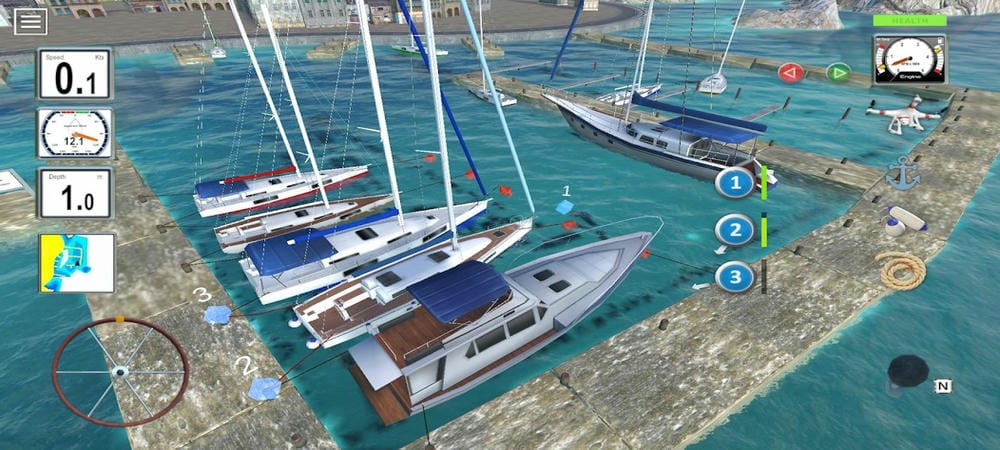Screen dimensions: 1000x450
Task: Click the red left arrow button
Action: (791, 72)
